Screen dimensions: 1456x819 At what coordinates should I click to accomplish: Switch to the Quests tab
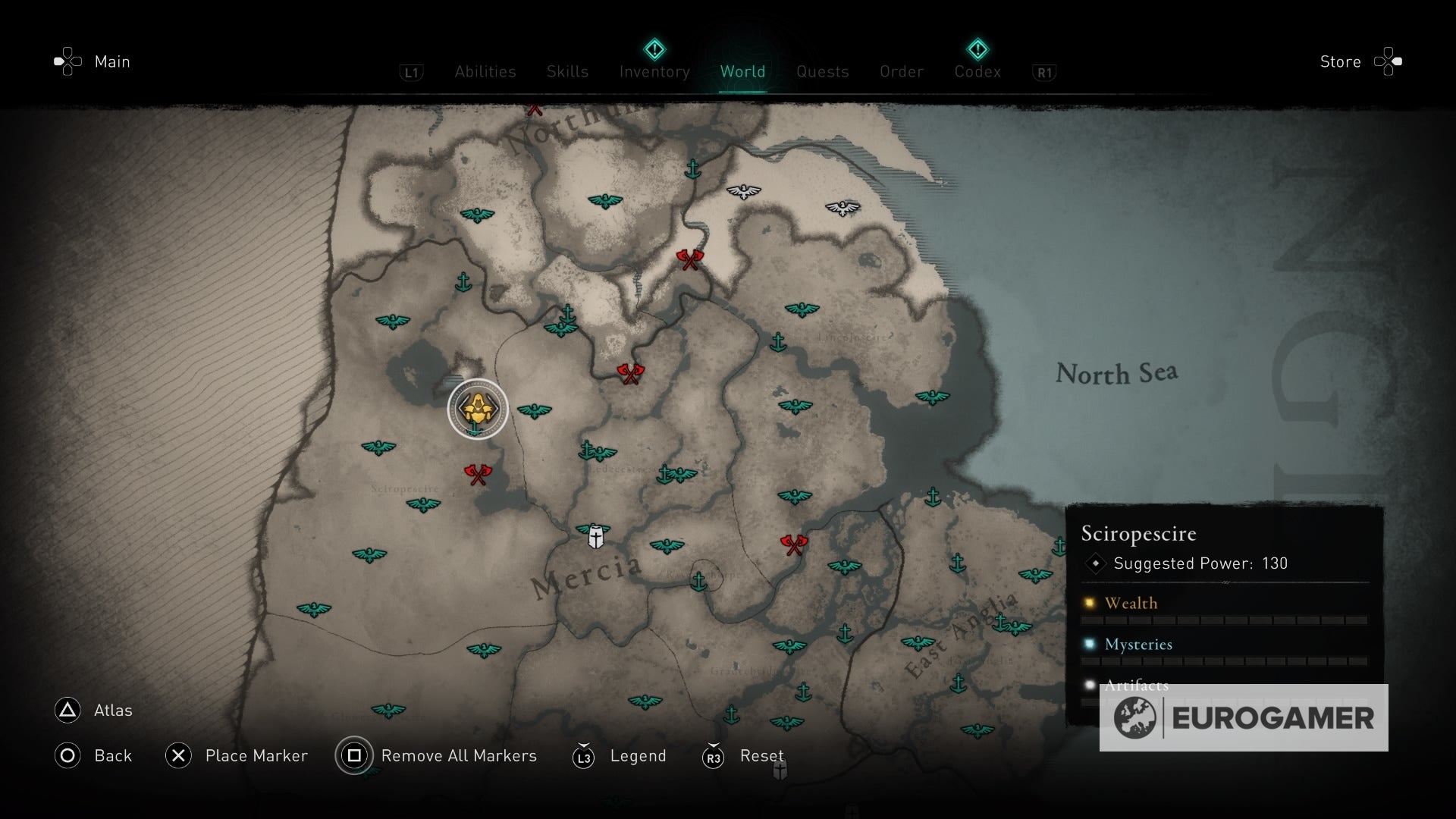pyautogui.click(x=823, y=72)
